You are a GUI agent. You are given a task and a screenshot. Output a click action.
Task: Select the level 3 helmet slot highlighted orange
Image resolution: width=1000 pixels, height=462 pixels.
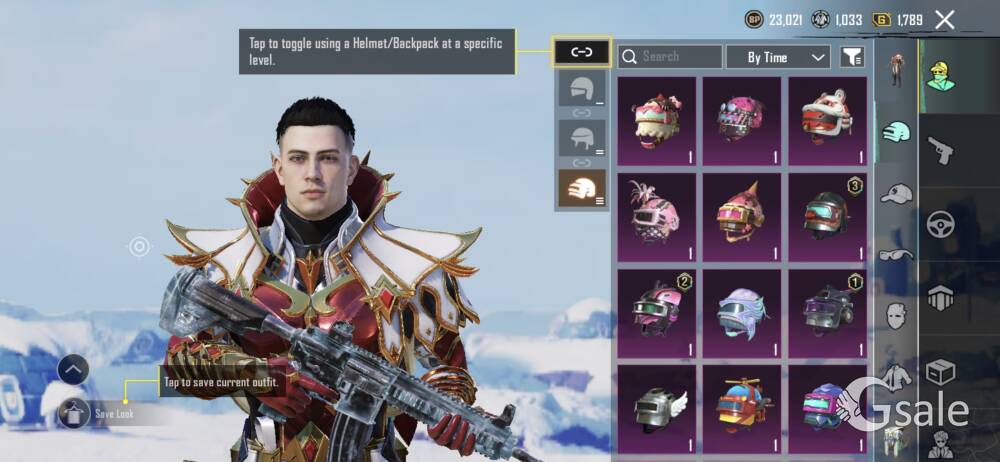tap(581, 188)
